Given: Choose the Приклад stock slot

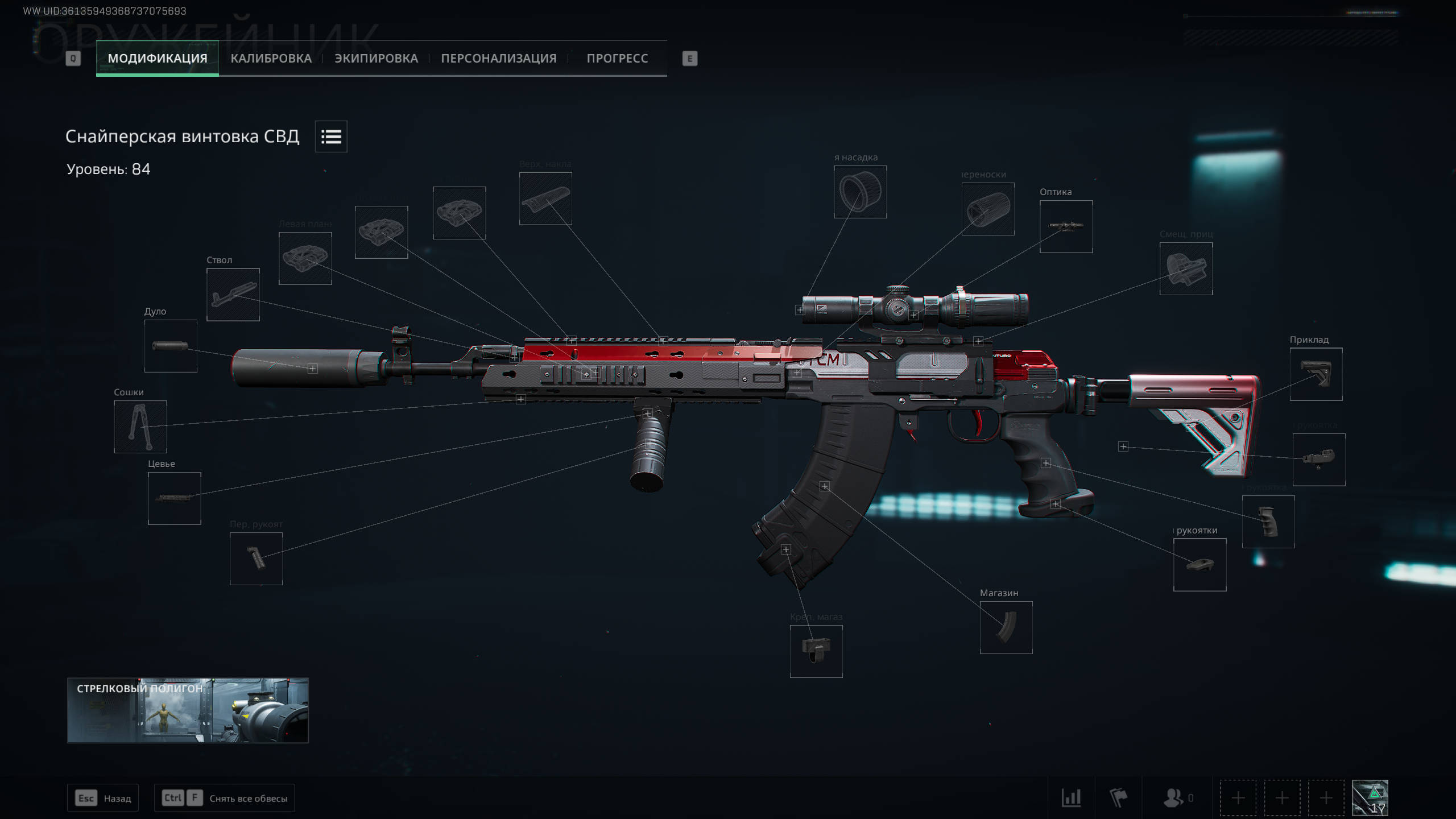Looking at the screenshot, I should (1316, 374).
